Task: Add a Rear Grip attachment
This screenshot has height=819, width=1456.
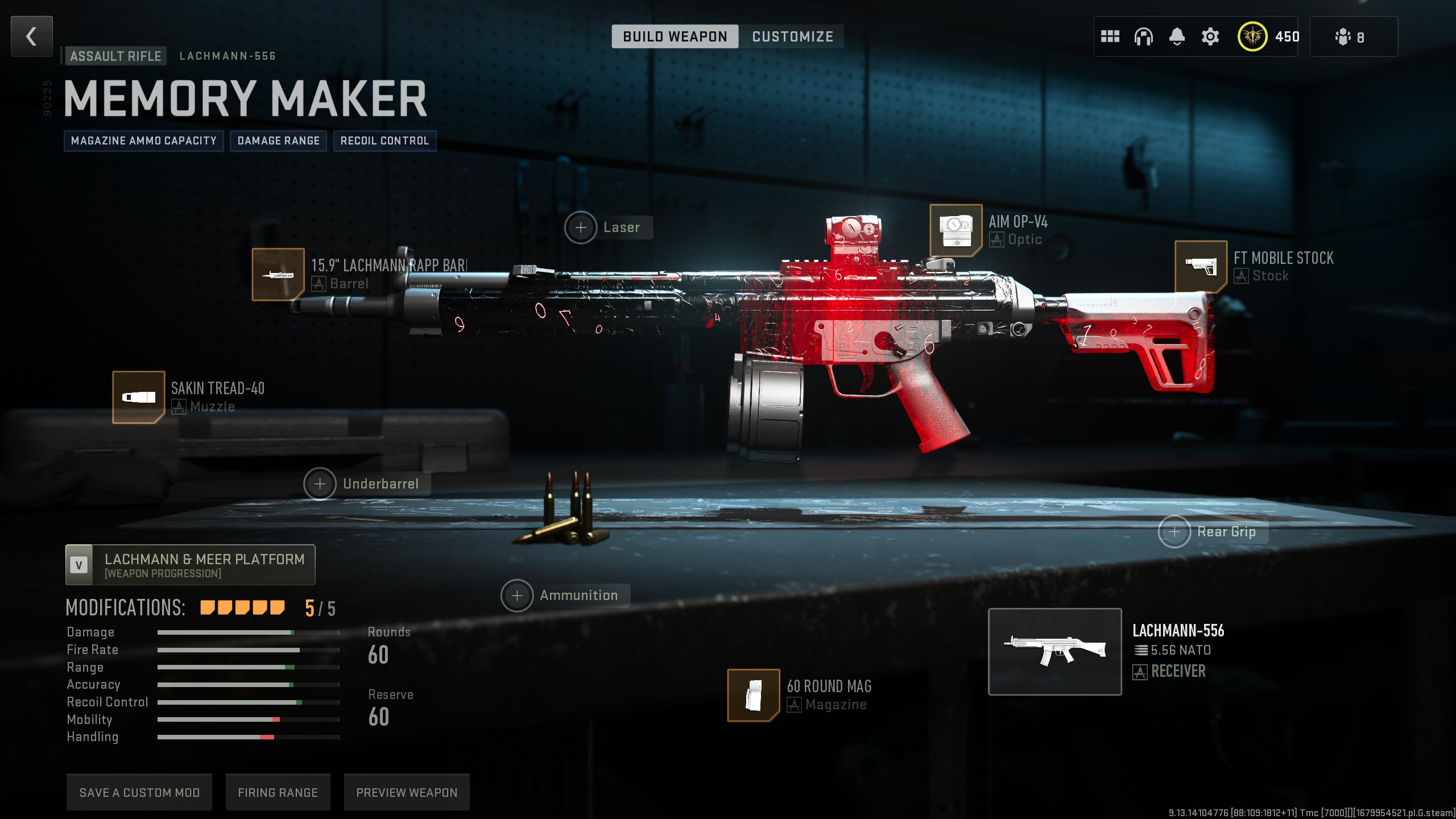Action: pyautogui.click(x=1174, y=532)
